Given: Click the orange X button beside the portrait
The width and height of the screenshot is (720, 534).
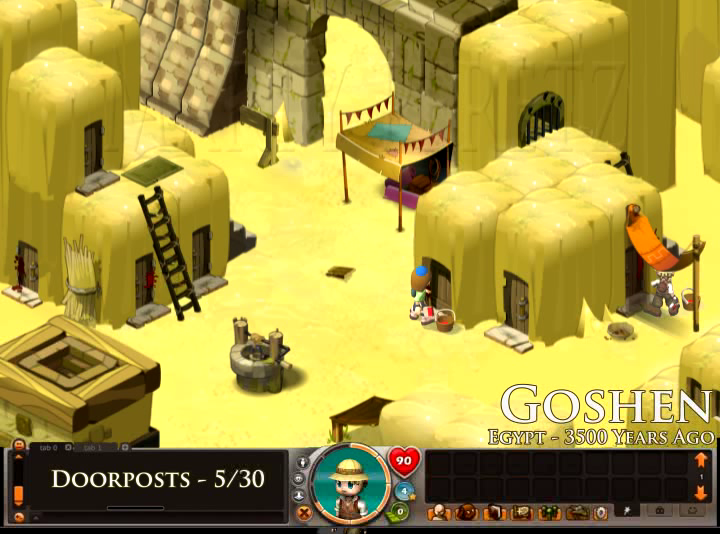Looking at the screenshot, I should click(x=304, y=512).
